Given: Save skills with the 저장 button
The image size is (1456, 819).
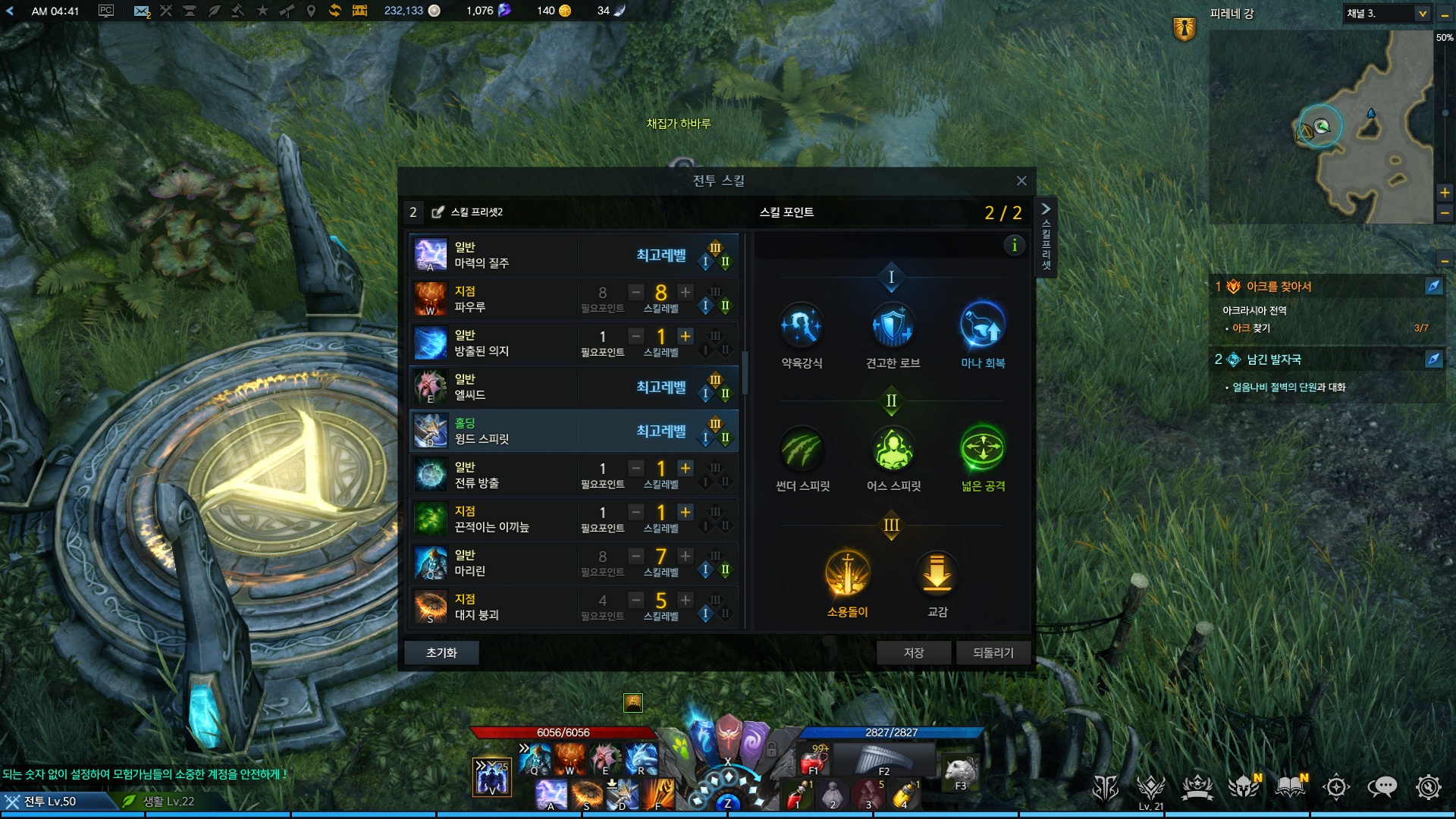Looking at the screenshot, I should click(x=913, y=653).
